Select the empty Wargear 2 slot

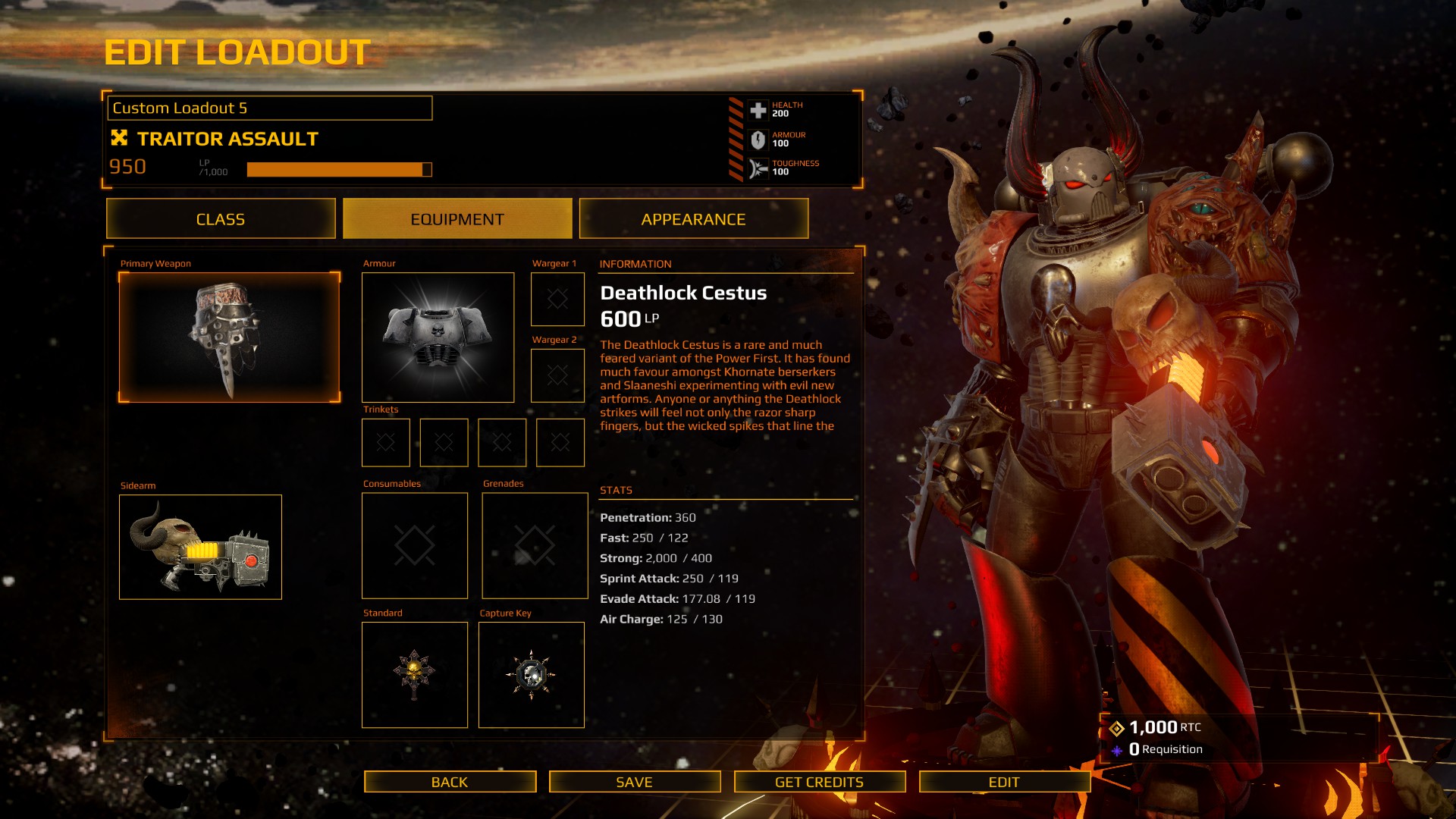click(x=557, y=375)
